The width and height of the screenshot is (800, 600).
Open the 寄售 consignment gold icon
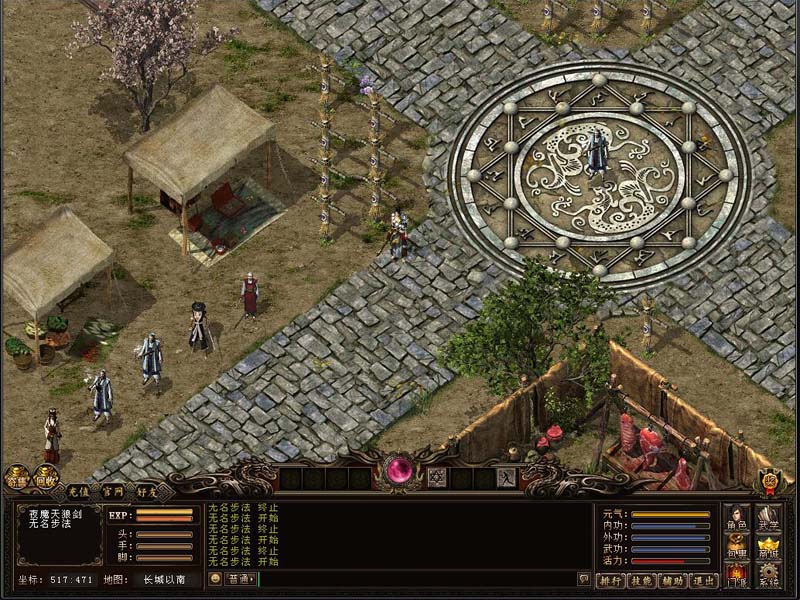pyautogui.click(x=17, y=478)
